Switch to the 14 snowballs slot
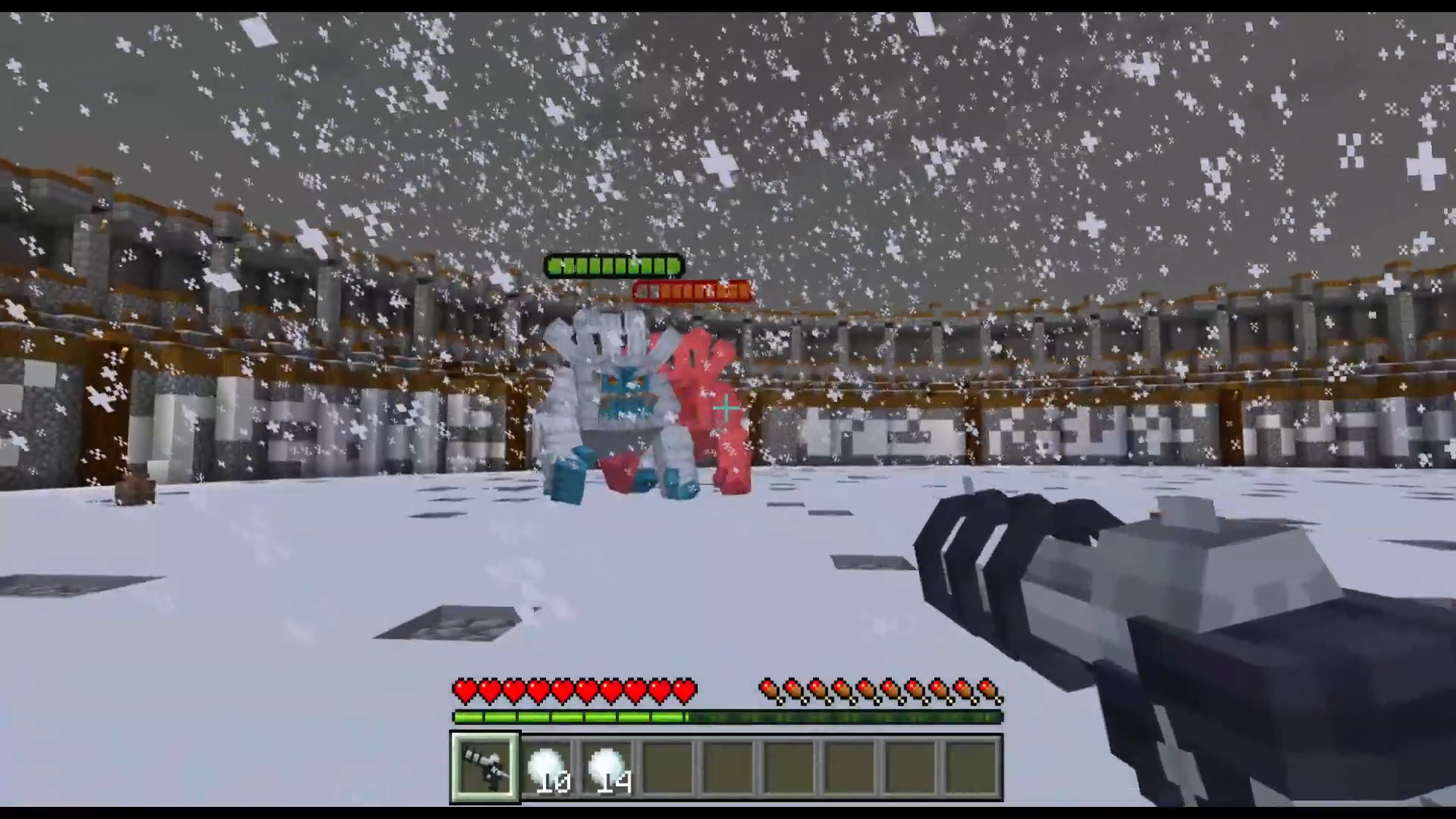Image resolution: width=1456 pixels, height=819 pixels. pyautogui.click(x=608, y=767)
